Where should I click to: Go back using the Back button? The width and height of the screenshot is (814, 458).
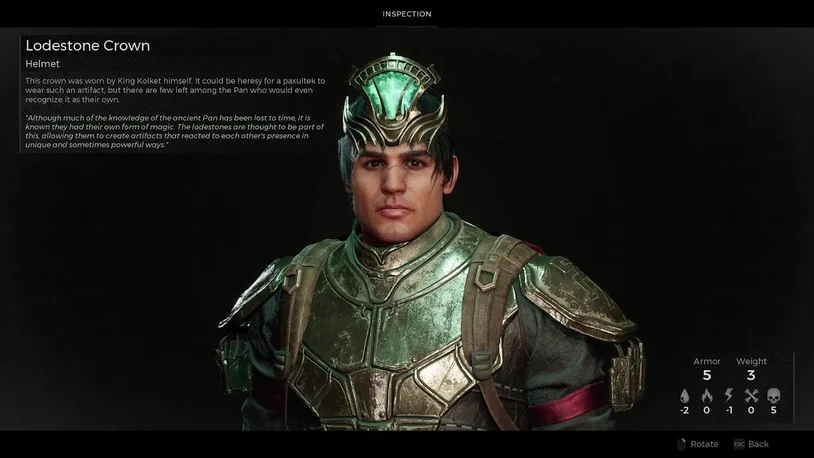point(751,444)
